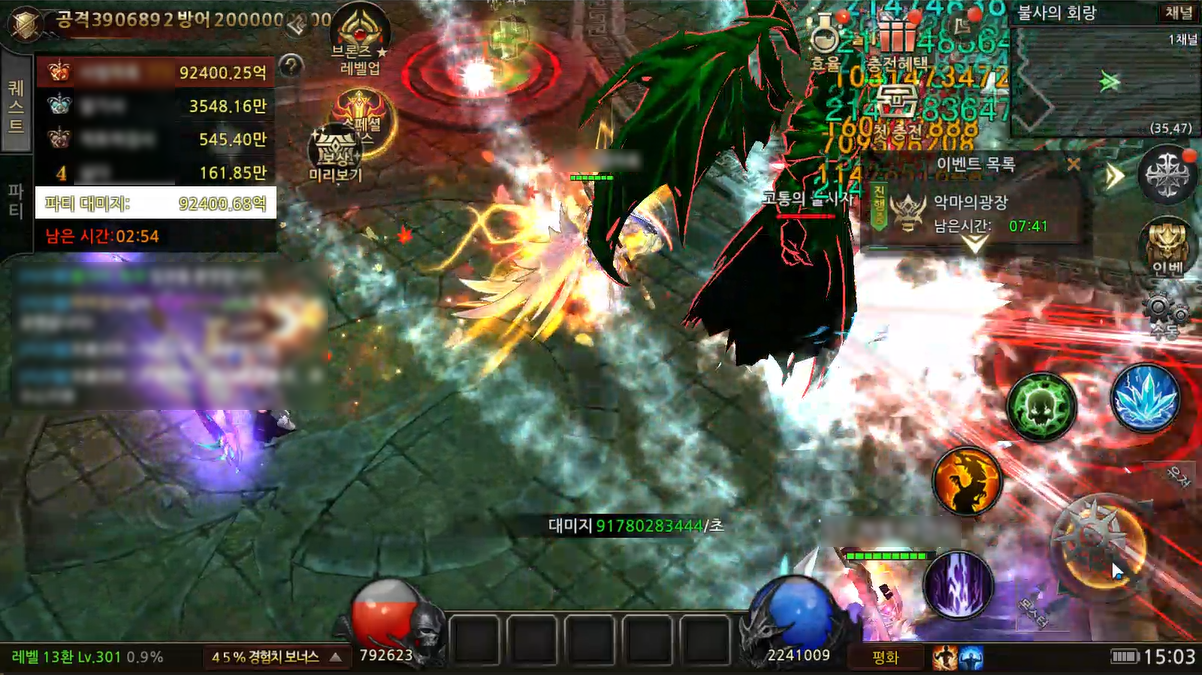Trigger the purple lightning skill
1202x675 pixels.
click(958, 584)
